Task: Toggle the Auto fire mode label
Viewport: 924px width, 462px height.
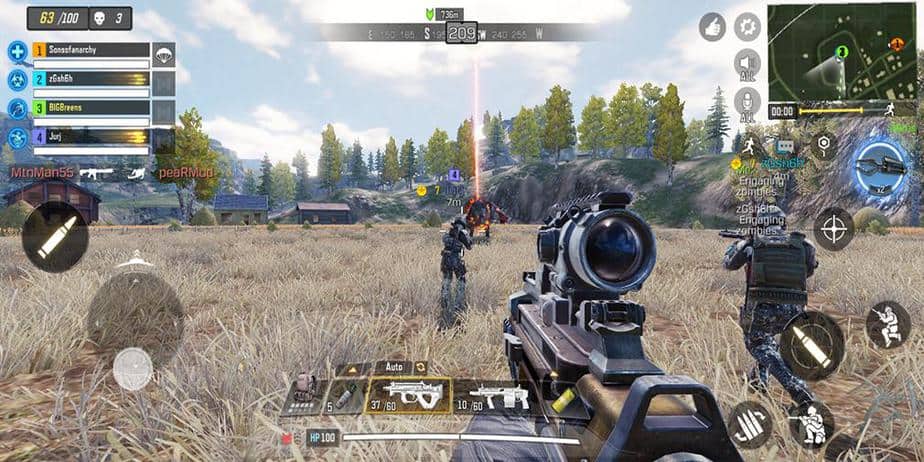Action: point(393,368)
